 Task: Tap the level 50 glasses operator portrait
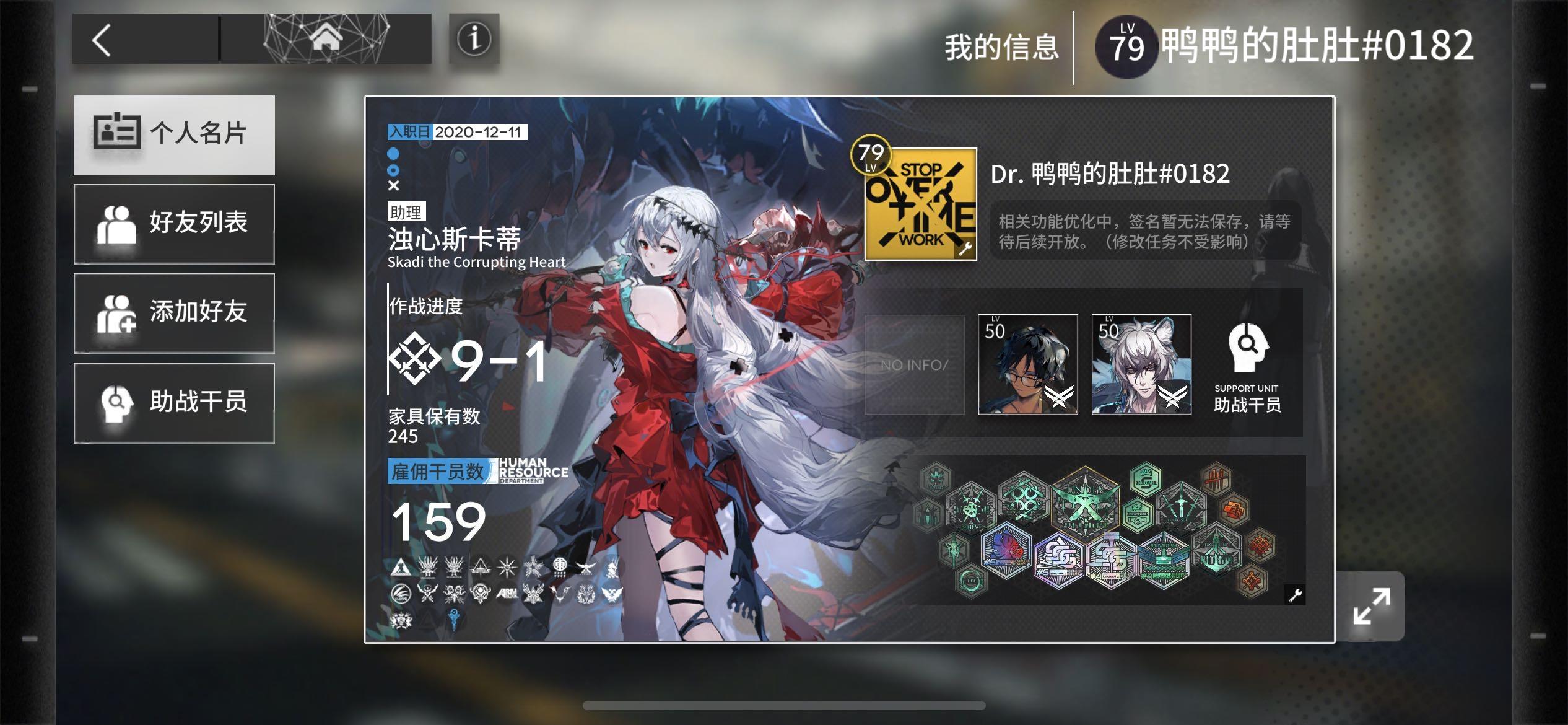(1029, 366)
